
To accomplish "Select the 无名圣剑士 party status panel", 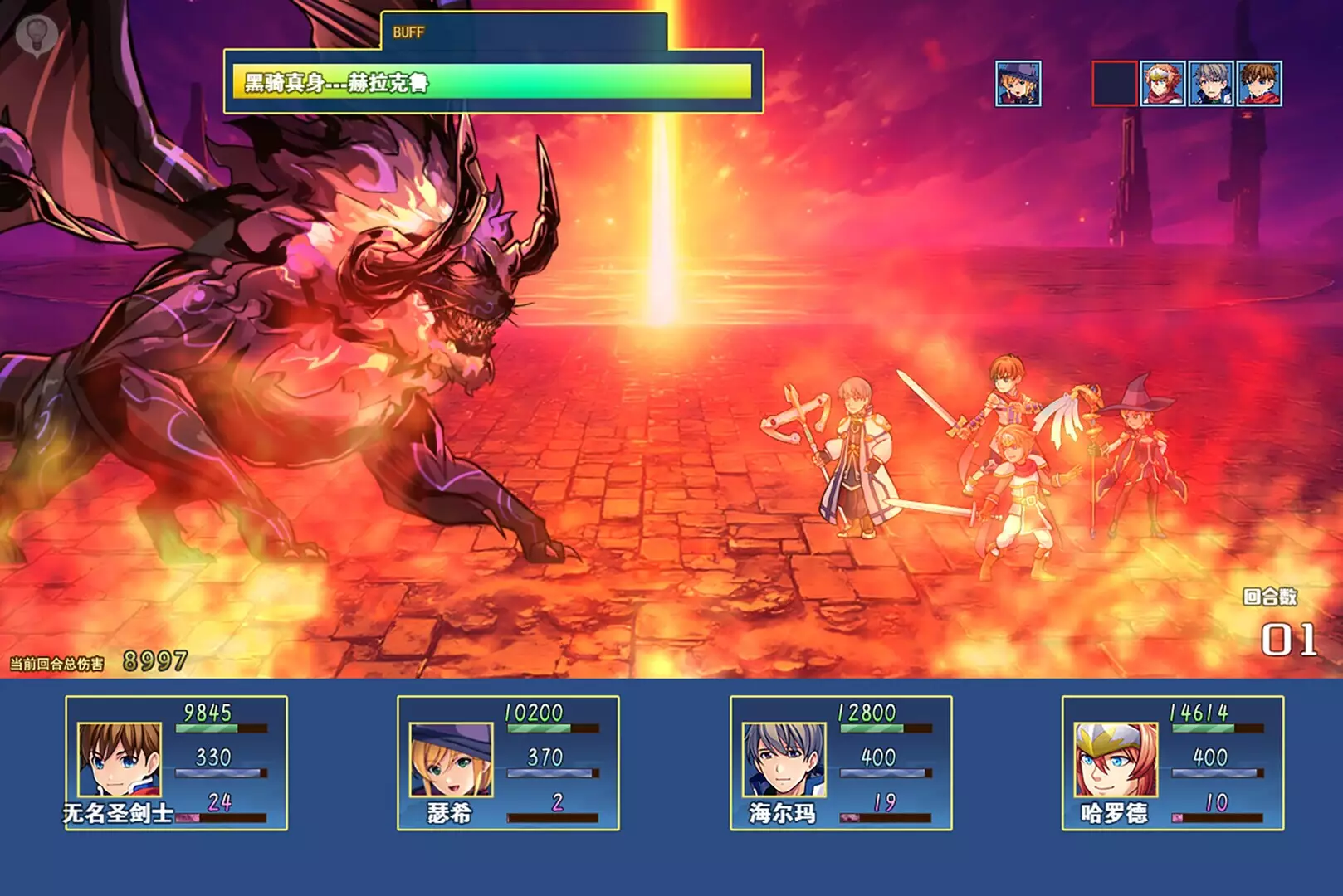I will tap(176, 762).
